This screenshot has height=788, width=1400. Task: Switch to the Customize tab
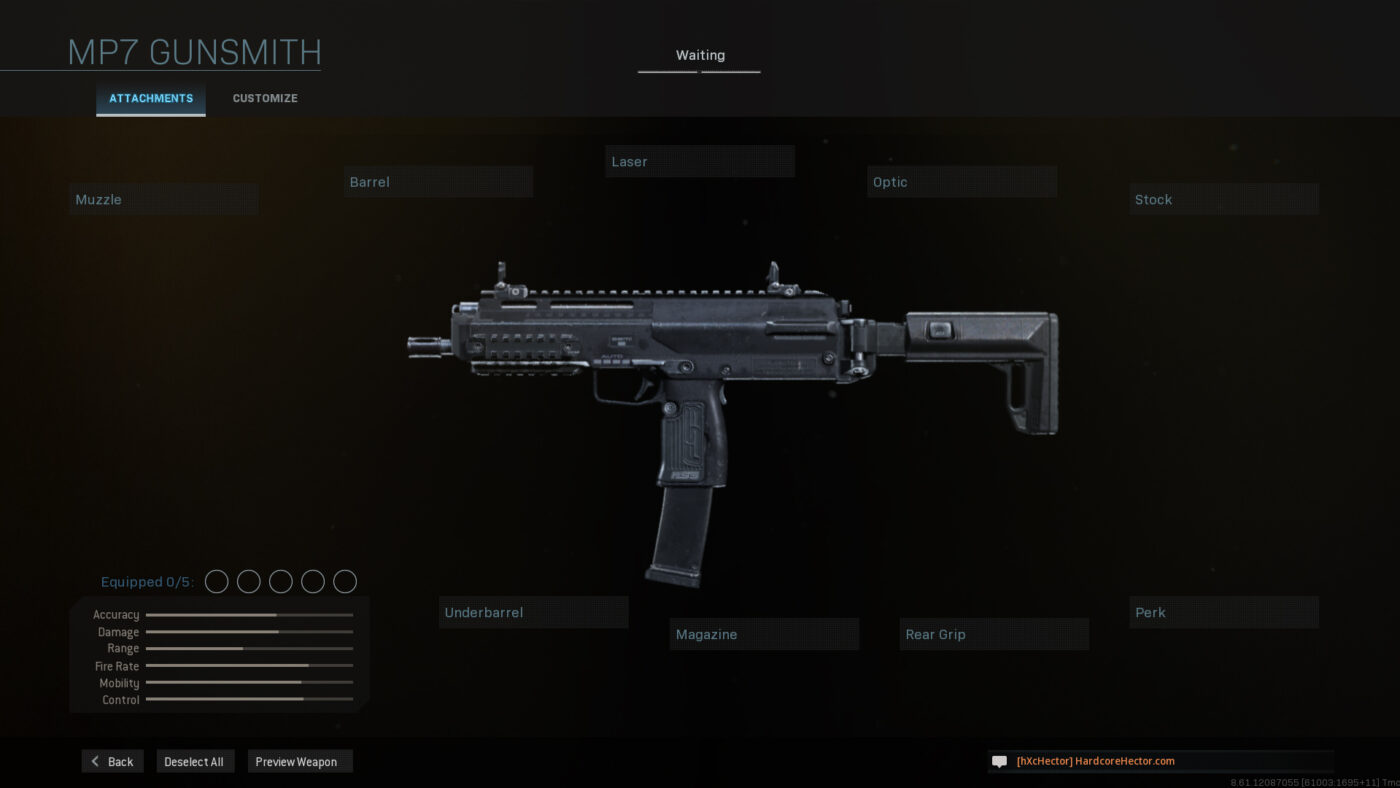coord(264,98)
